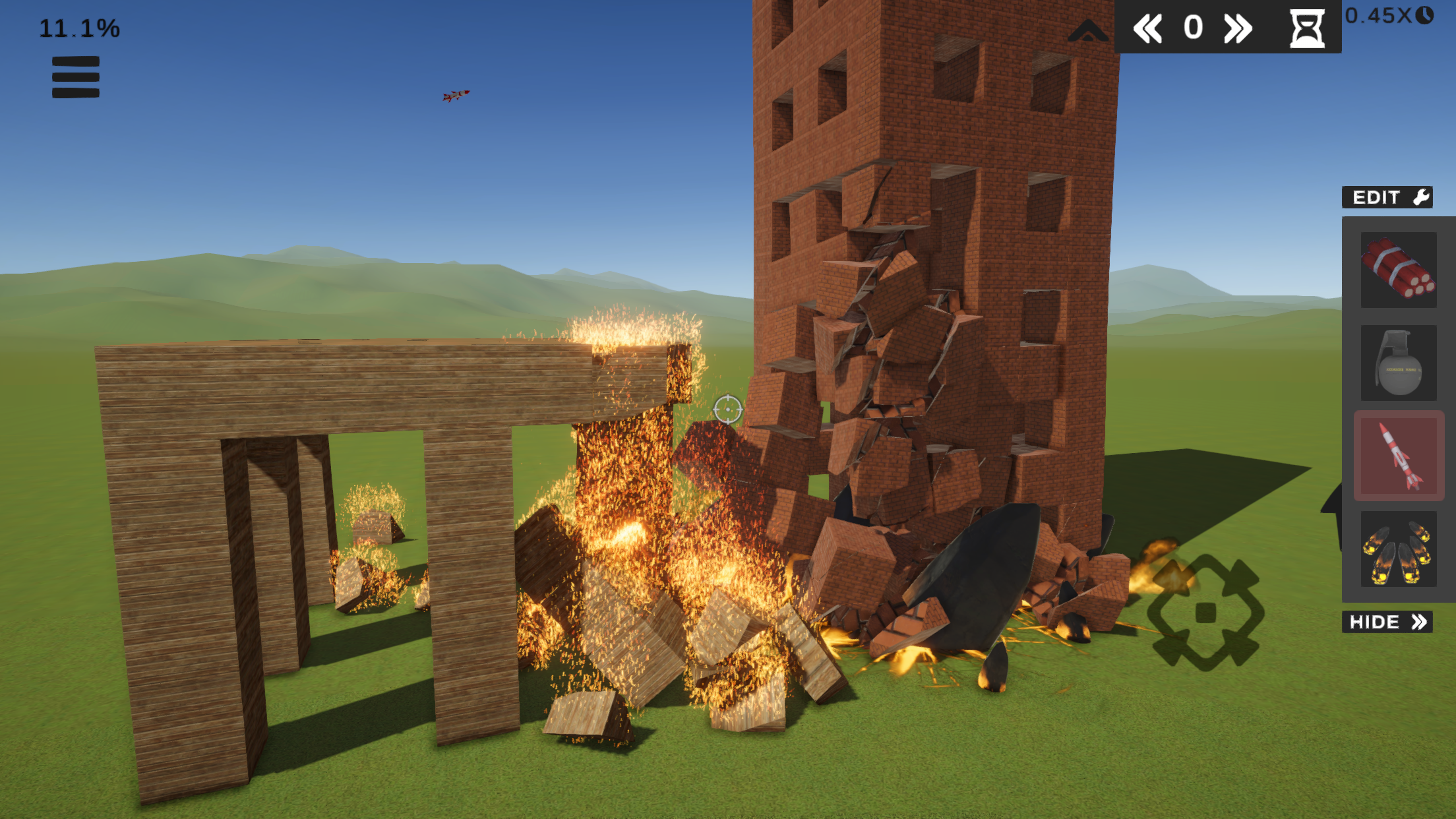
Task: Select the grenade weapon
Action: tap(1398, 361)
